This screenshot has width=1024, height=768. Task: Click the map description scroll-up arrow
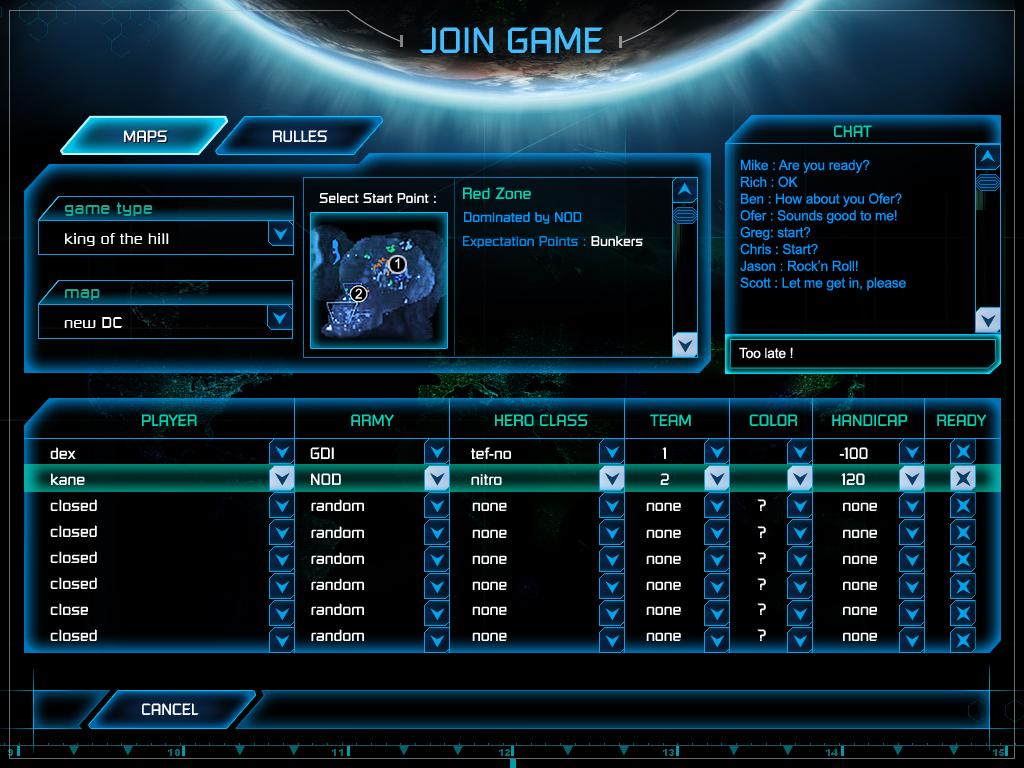pyautogui.click(x=685, y=189)
